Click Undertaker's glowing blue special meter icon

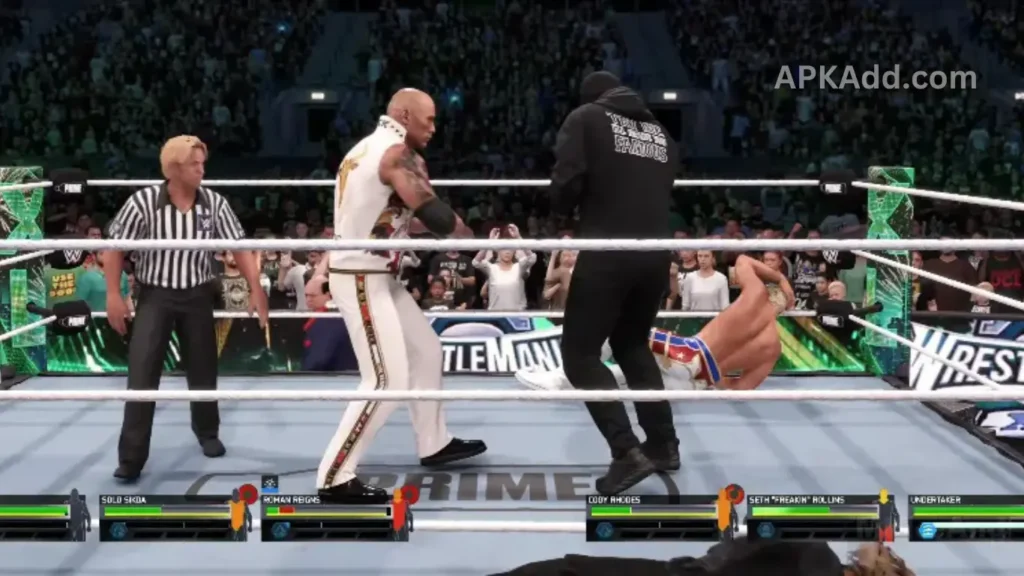pyautogui.click(x=927, y=530)
